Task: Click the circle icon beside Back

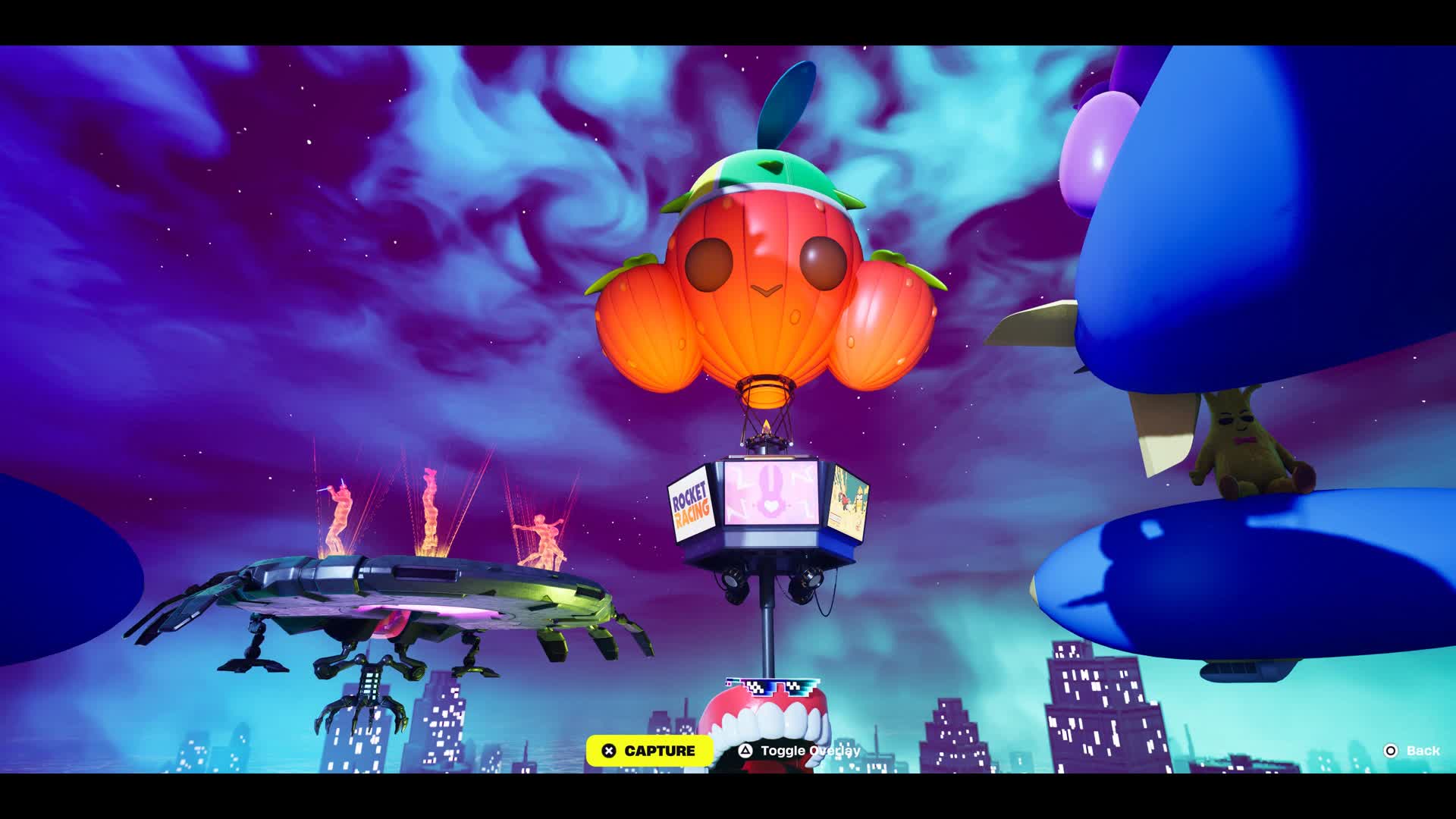Action: [x=1393, y=752]
